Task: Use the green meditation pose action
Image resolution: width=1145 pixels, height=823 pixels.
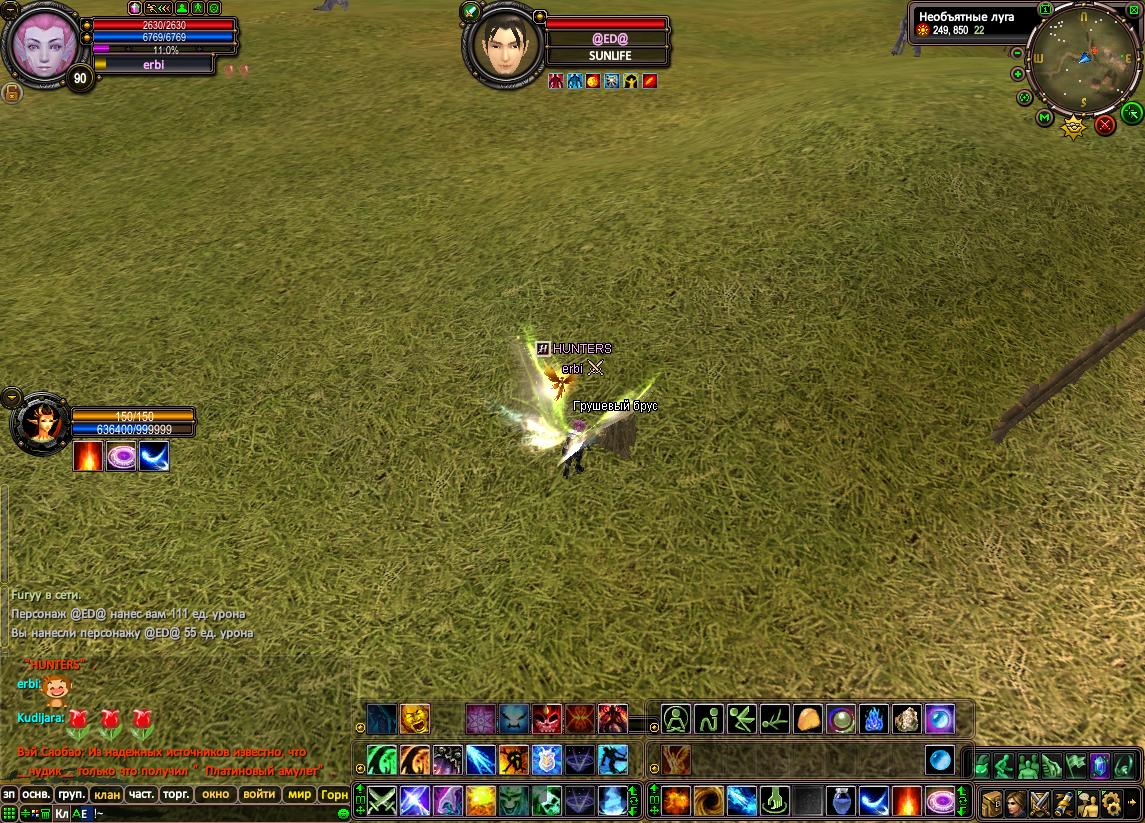Action: pyautogui.click(x=677, y=718)
